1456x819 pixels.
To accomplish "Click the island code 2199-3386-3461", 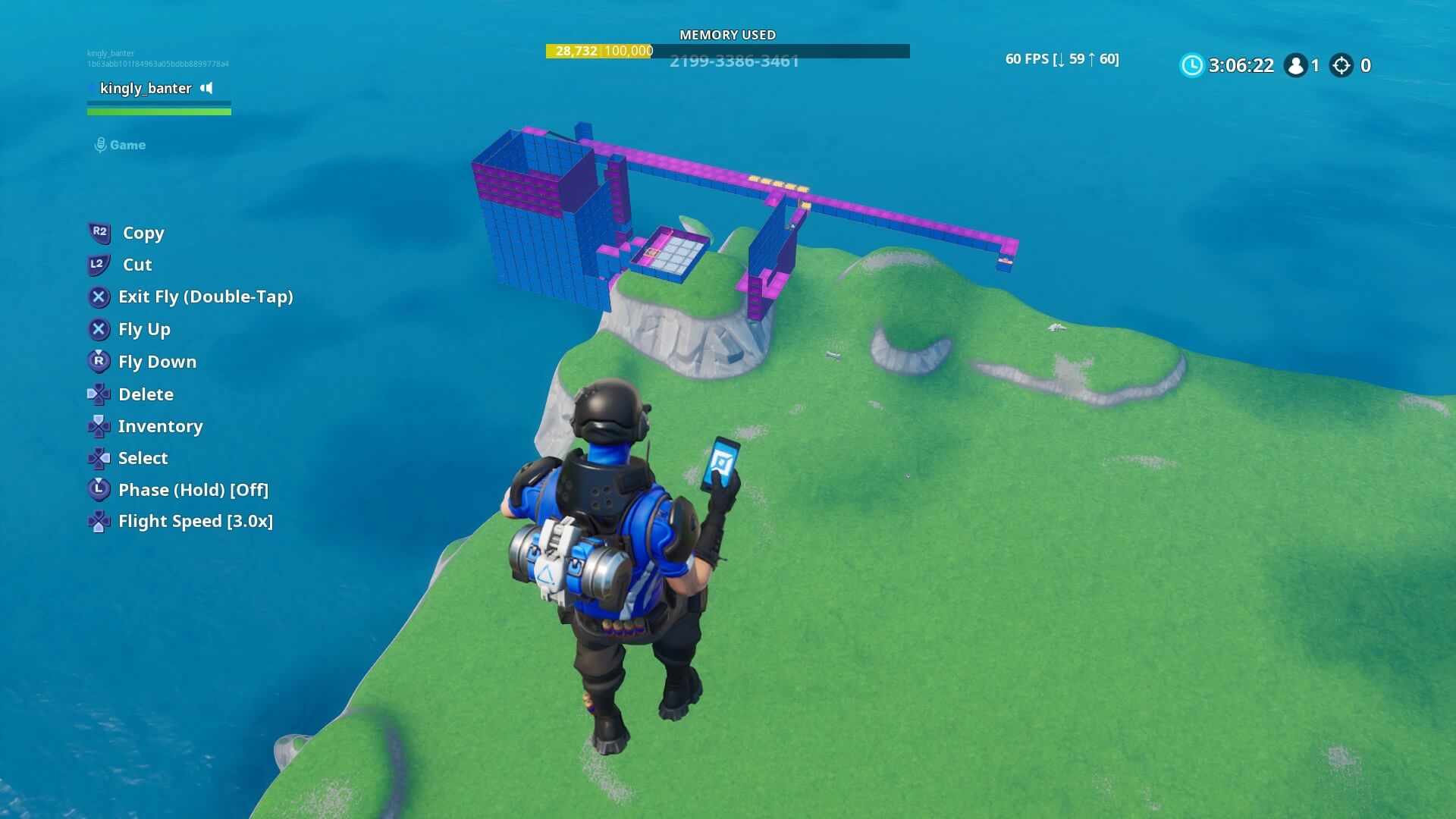I will coord(733,62).
